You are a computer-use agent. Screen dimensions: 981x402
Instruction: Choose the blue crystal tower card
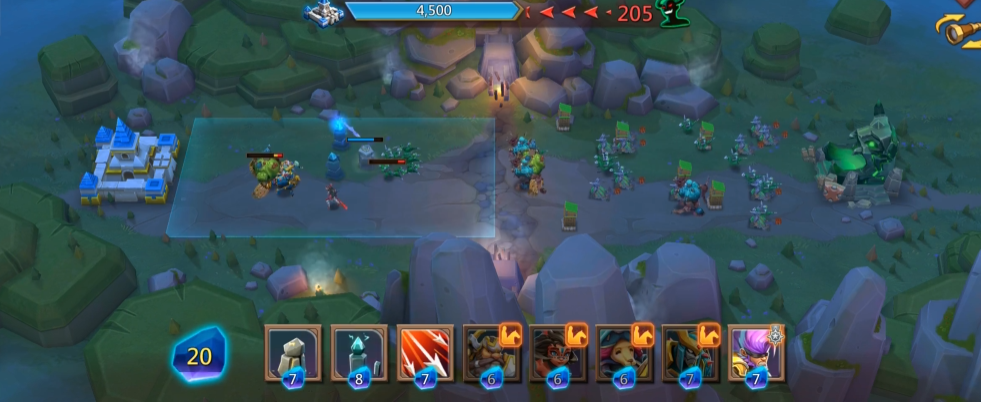359,353
